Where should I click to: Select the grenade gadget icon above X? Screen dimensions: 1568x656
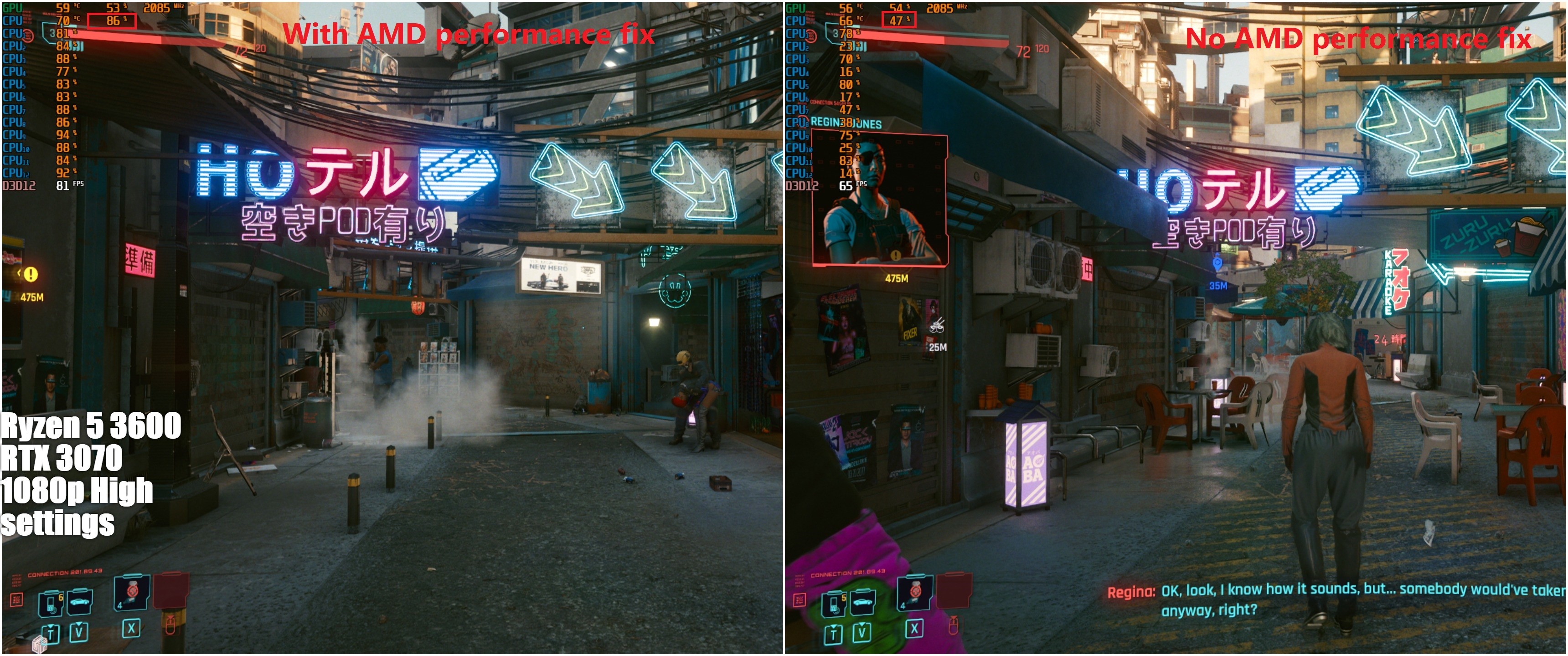[x=131, y=596]
